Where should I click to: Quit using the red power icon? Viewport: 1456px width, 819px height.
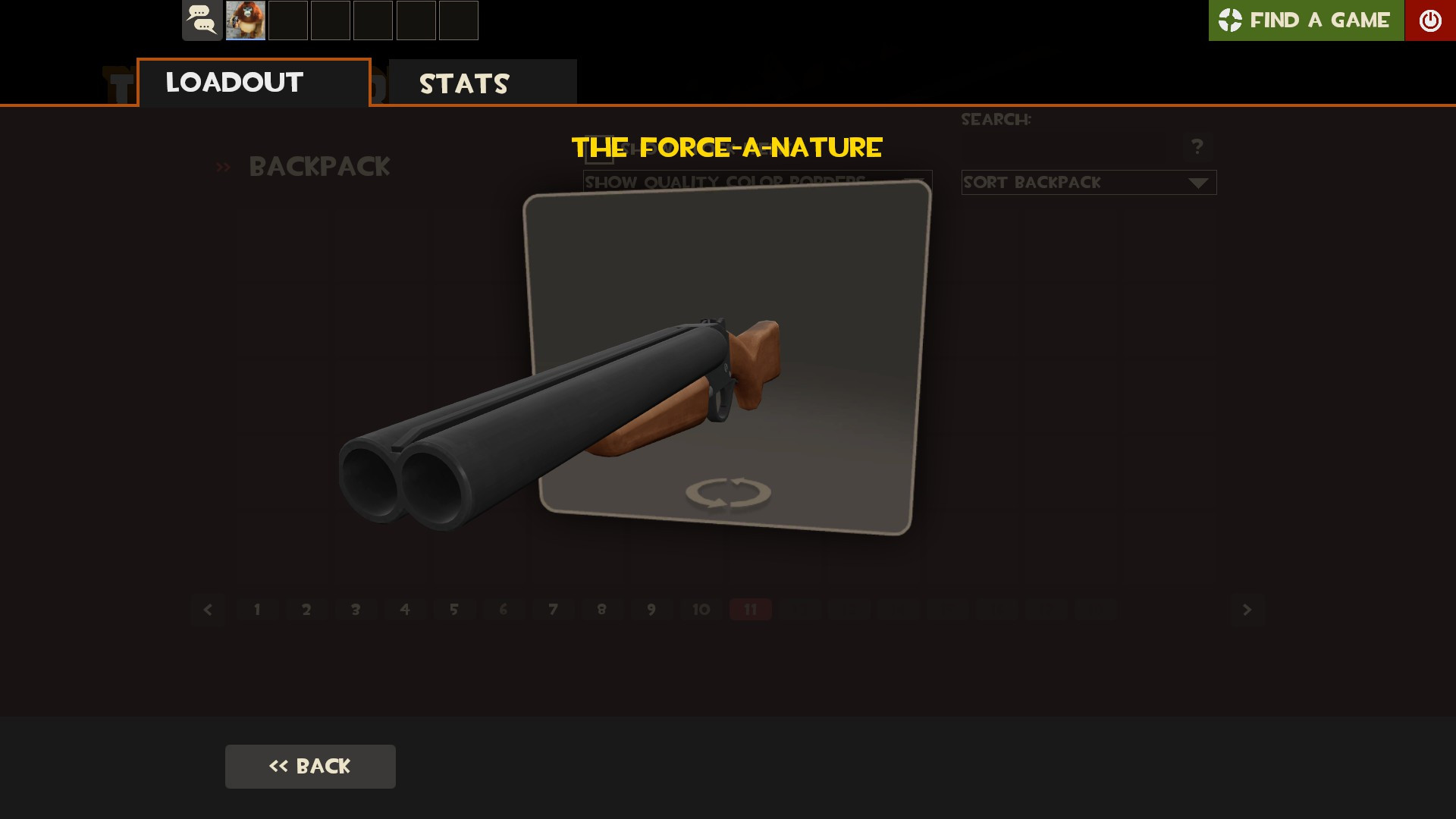(1429, 20)
